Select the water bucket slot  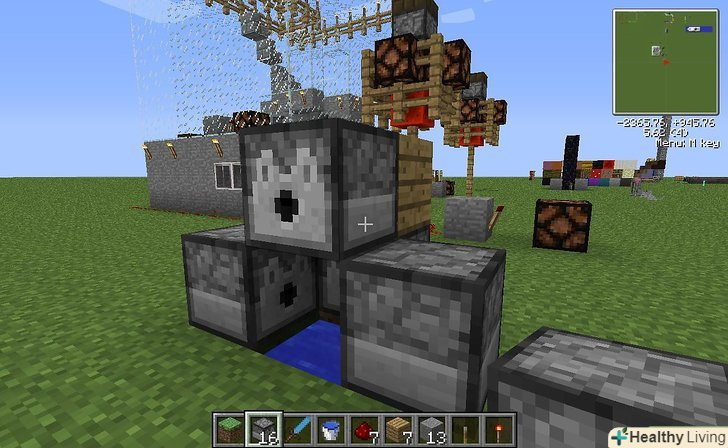tap(330, 430)
